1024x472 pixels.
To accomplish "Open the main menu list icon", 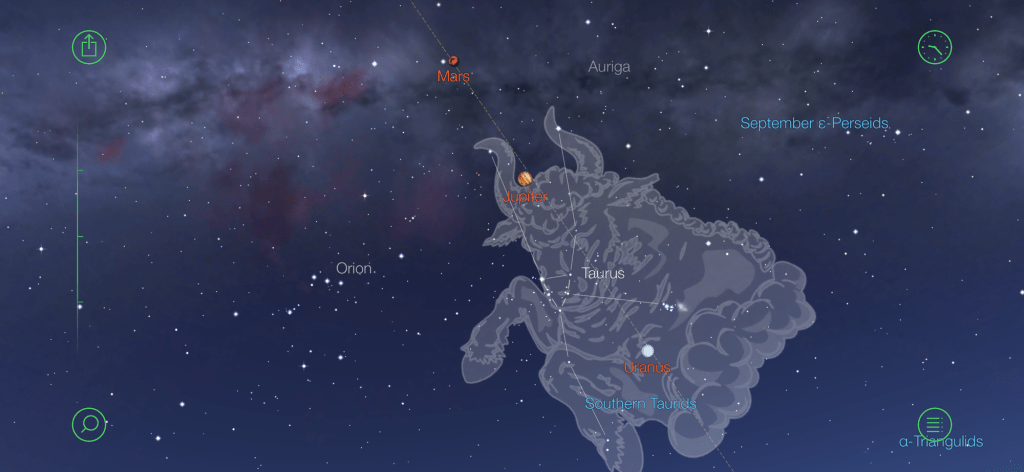I will pos(935,424).
